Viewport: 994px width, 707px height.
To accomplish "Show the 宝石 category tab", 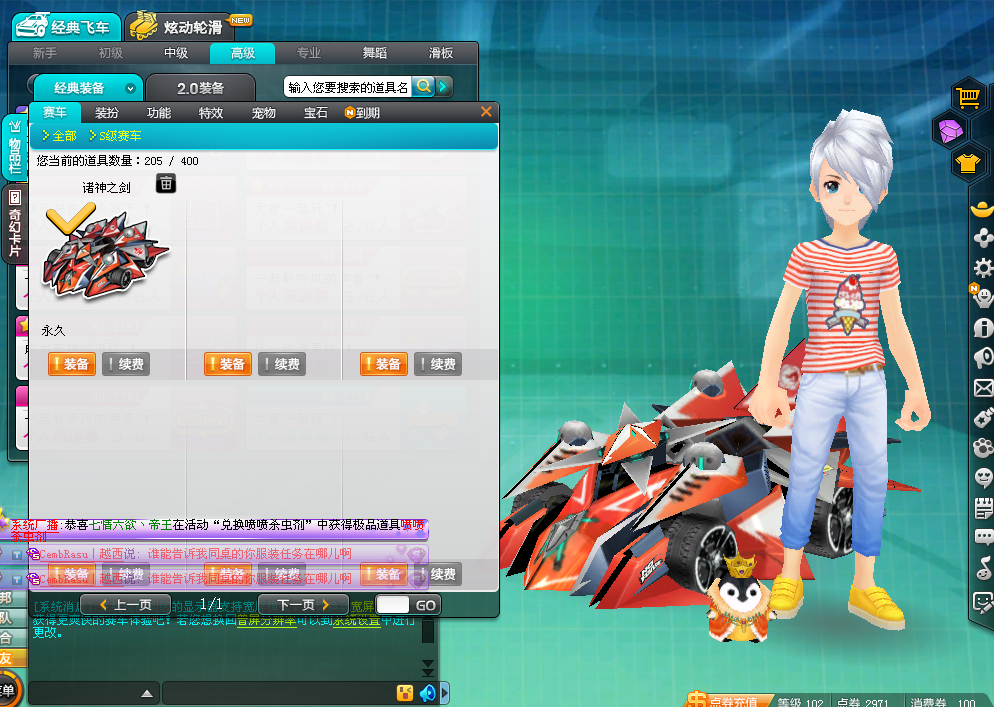I will click(x=316, y=113).
